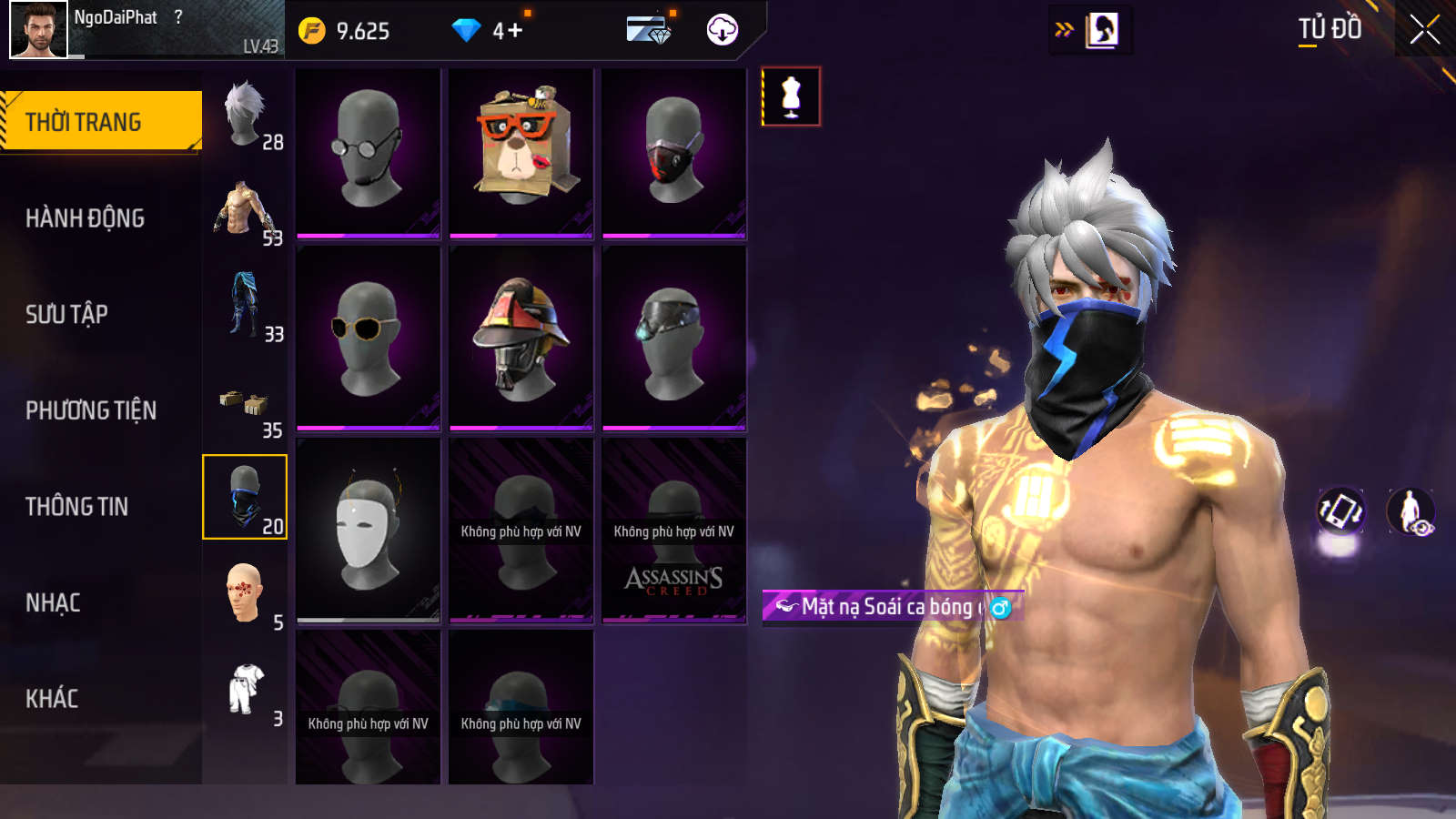Pick the firefighter helmet mask
This screenshot has height=819, width=1456.
click(x=521, y=339)
